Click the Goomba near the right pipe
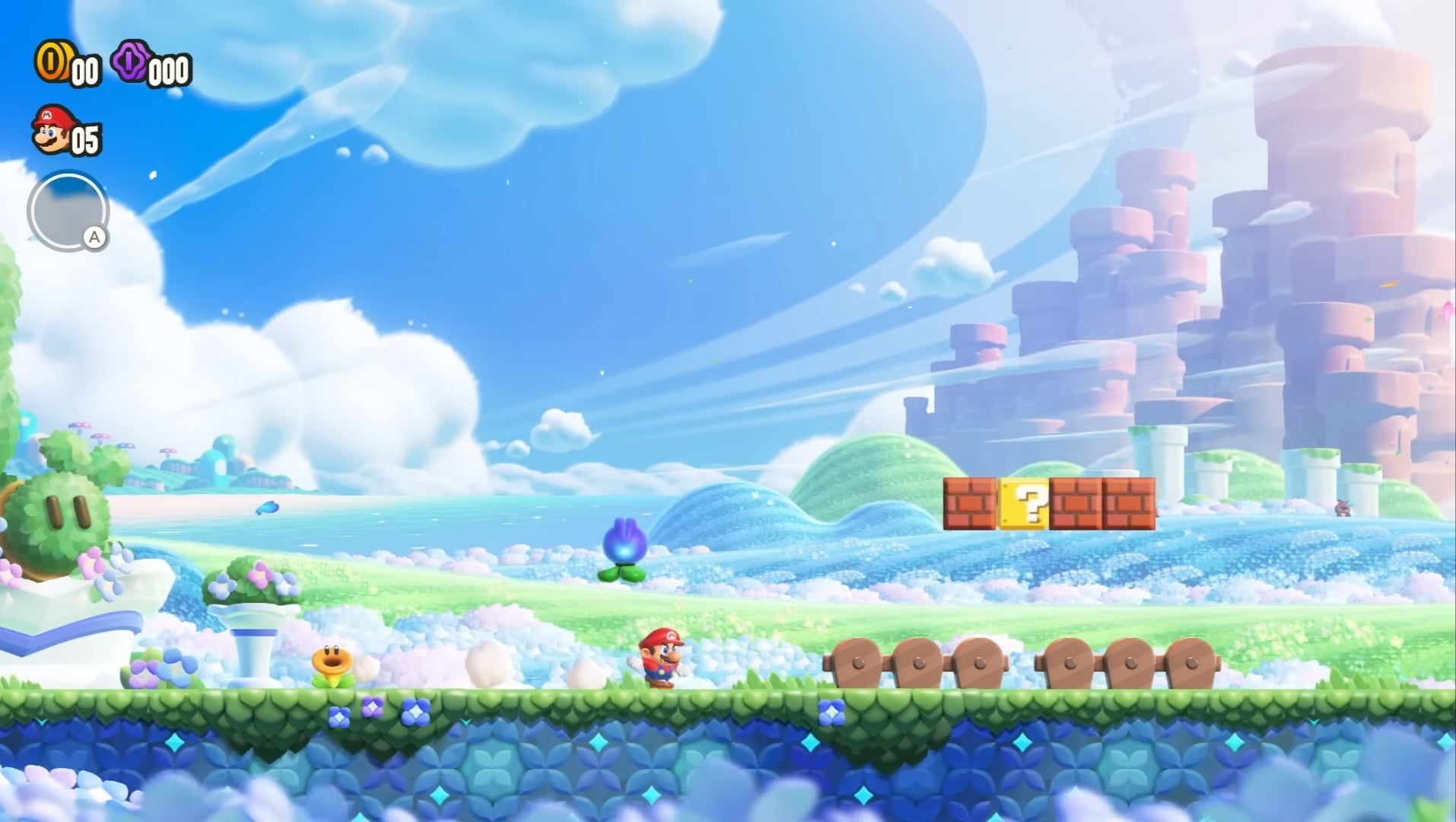 coord(1343,508)
